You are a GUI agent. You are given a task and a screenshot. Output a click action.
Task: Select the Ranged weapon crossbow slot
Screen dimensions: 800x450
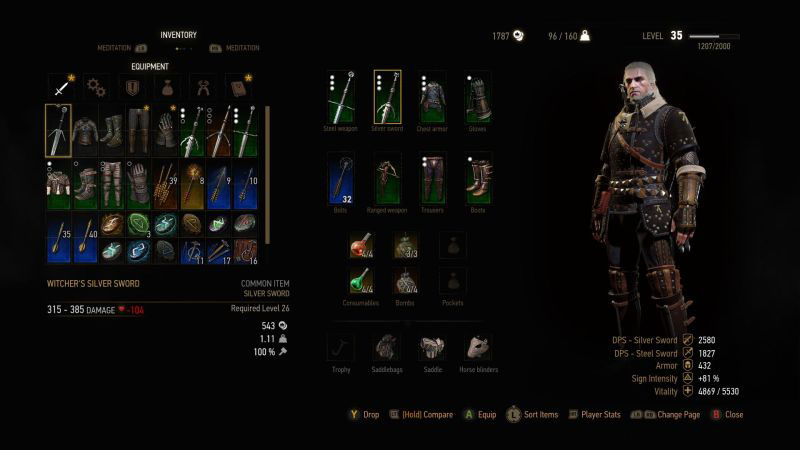click(387, 178)
